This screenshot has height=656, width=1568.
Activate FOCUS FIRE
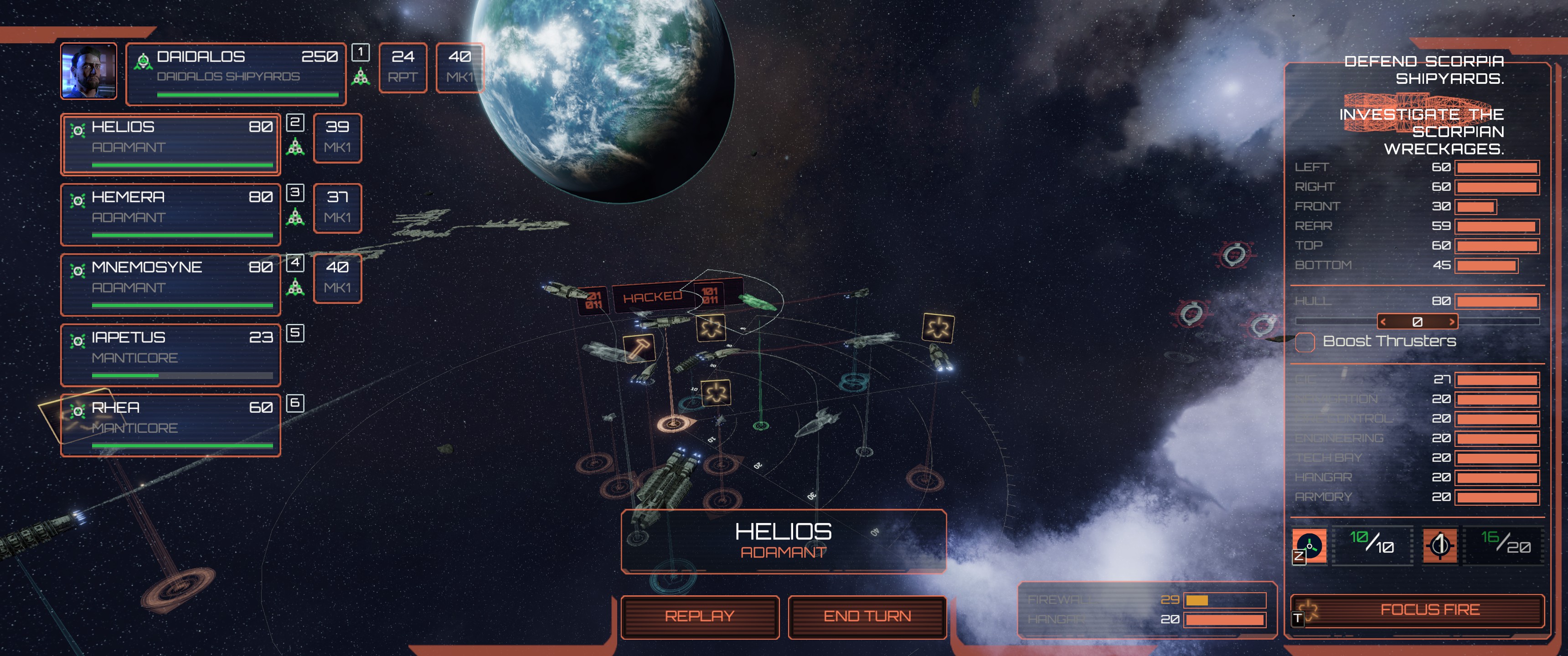(1430, 610)
